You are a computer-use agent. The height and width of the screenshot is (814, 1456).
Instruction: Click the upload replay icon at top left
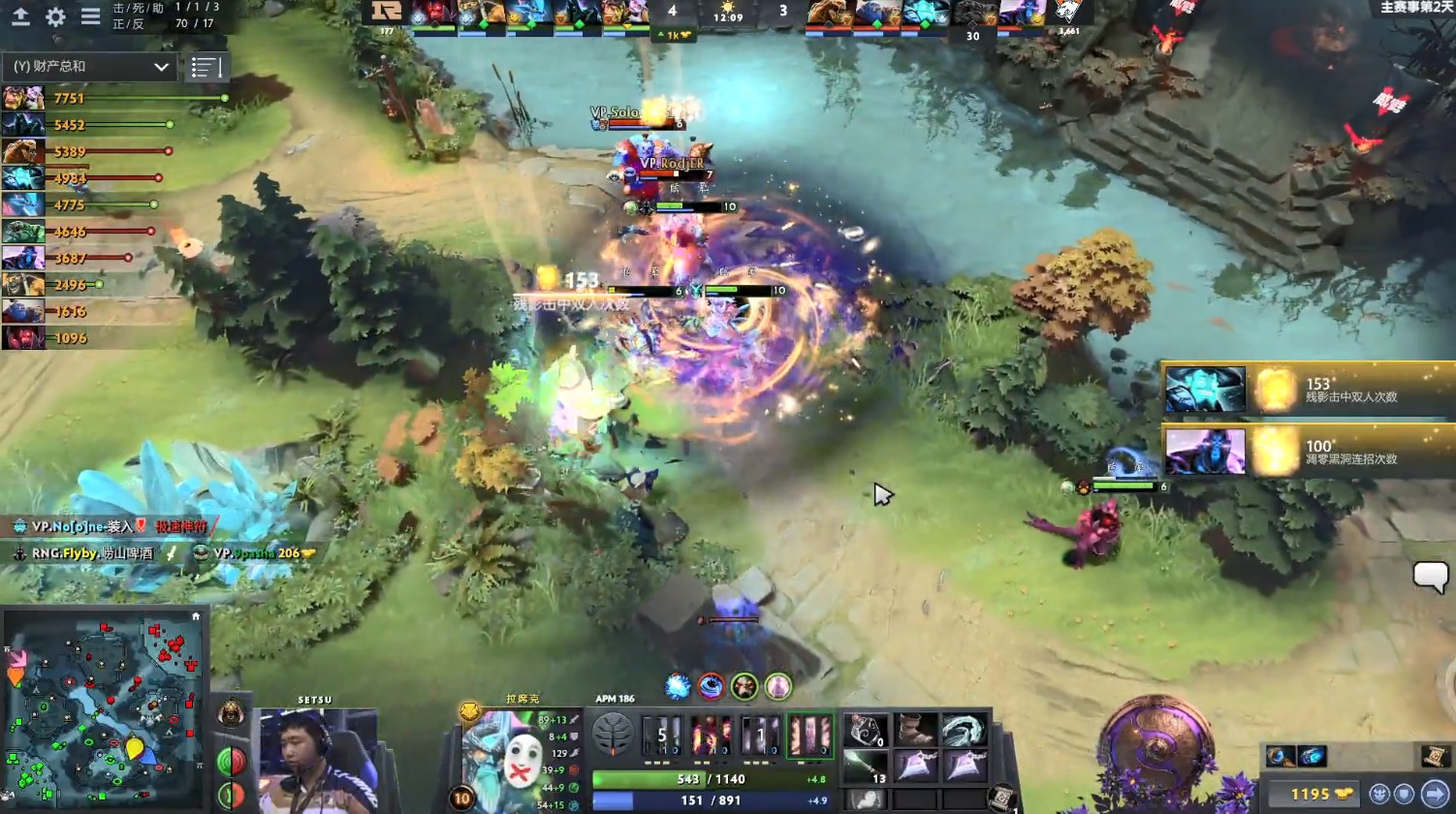click(21, 17)
